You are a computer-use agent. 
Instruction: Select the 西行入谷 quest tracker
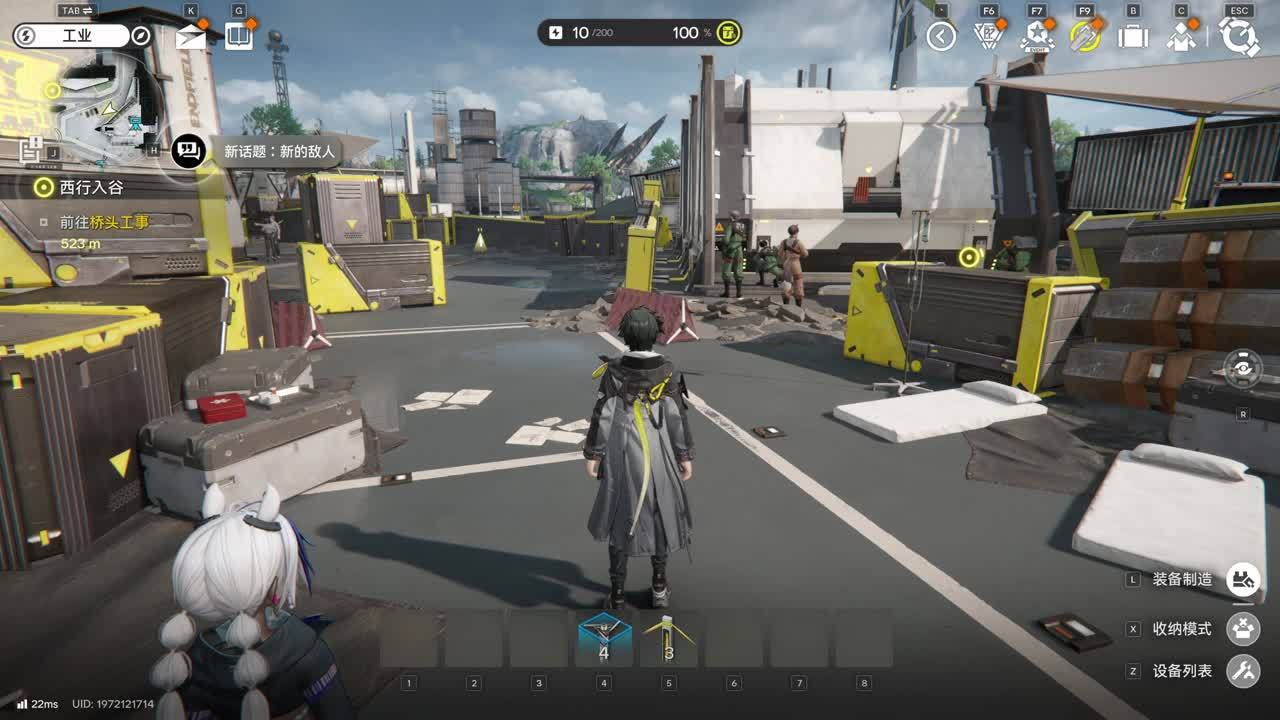pyautogui.click(x=90, y=187)
